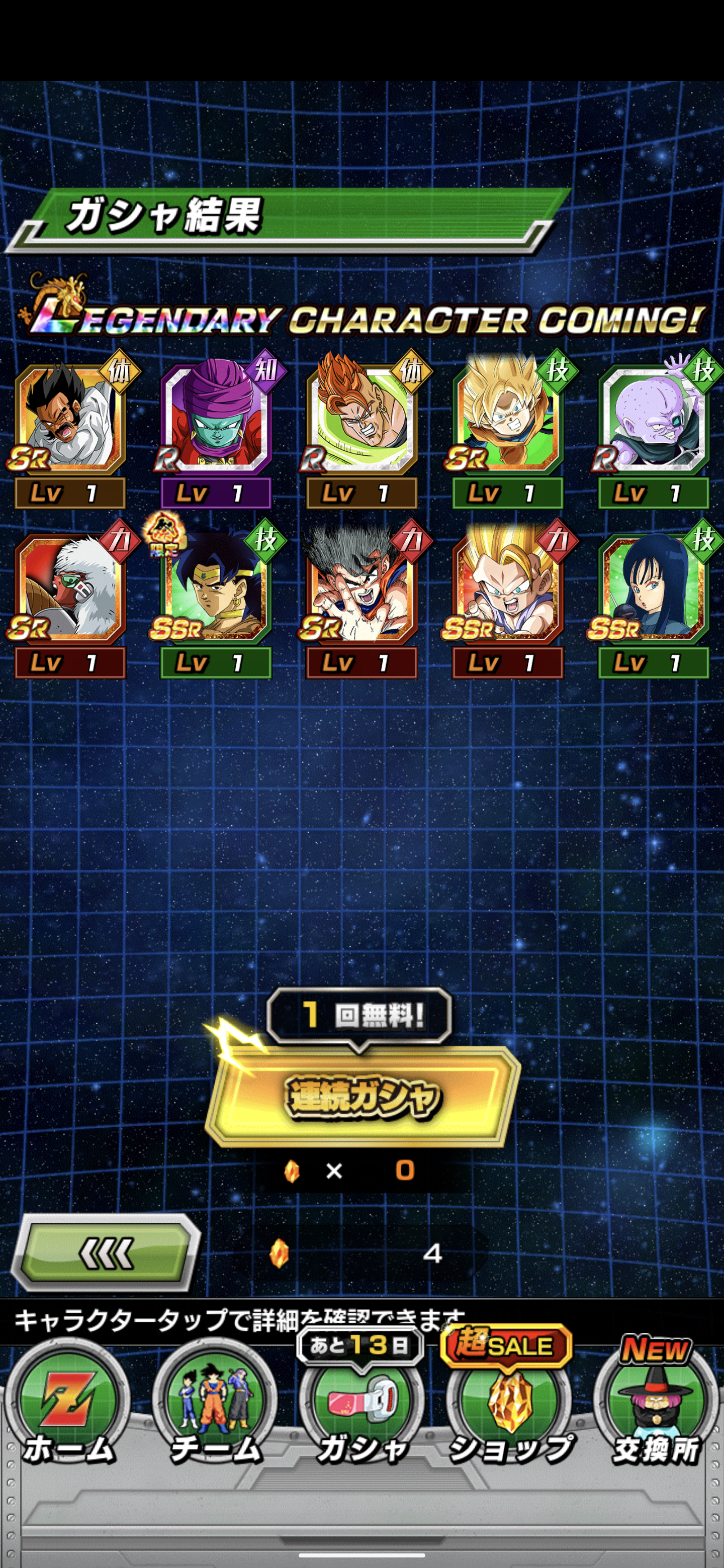Screen dimensions: 724x1568
Task: Select the R Guldo card
Action: [654, 420]
